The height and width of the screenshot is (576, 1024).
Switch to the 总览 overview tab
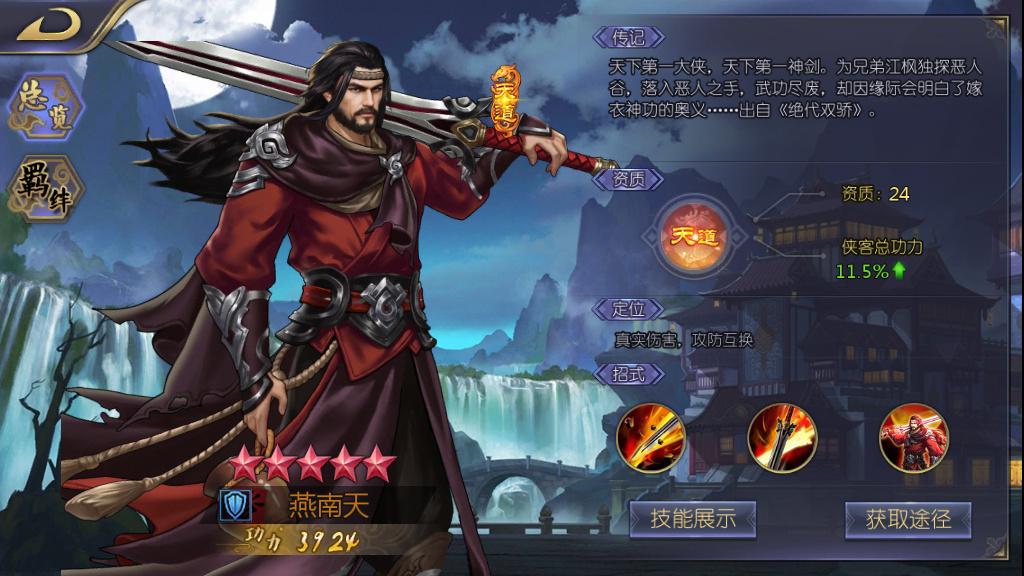tap(46, 107)
